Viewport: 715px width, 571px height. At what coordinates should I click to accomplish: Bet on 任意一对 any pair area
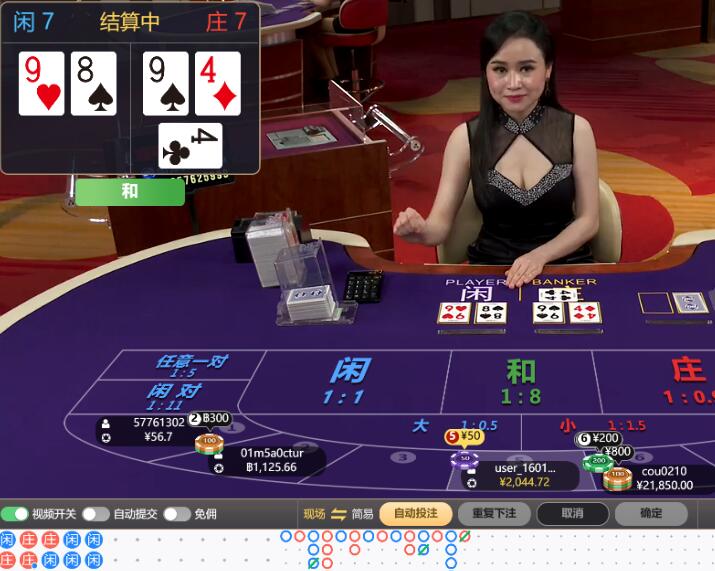pyautogui.click(x=188, y=366)
